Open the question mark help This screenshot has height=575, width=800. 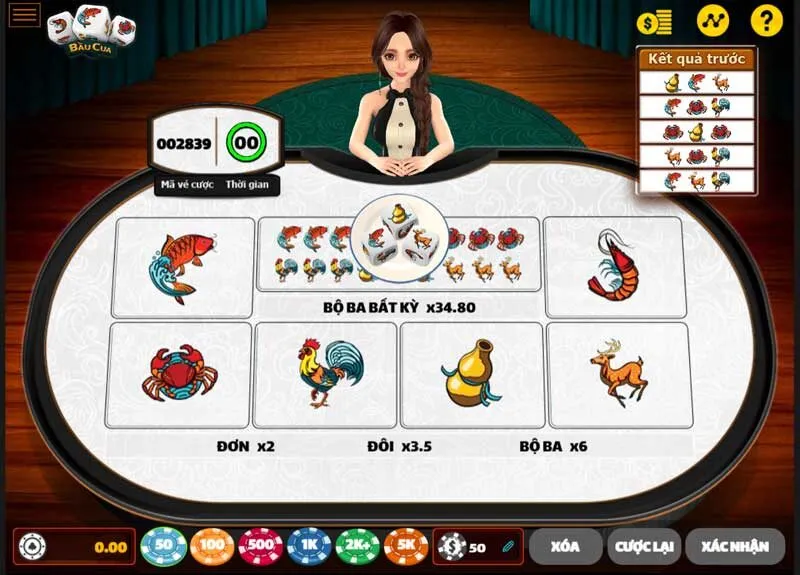coord(766,21)
